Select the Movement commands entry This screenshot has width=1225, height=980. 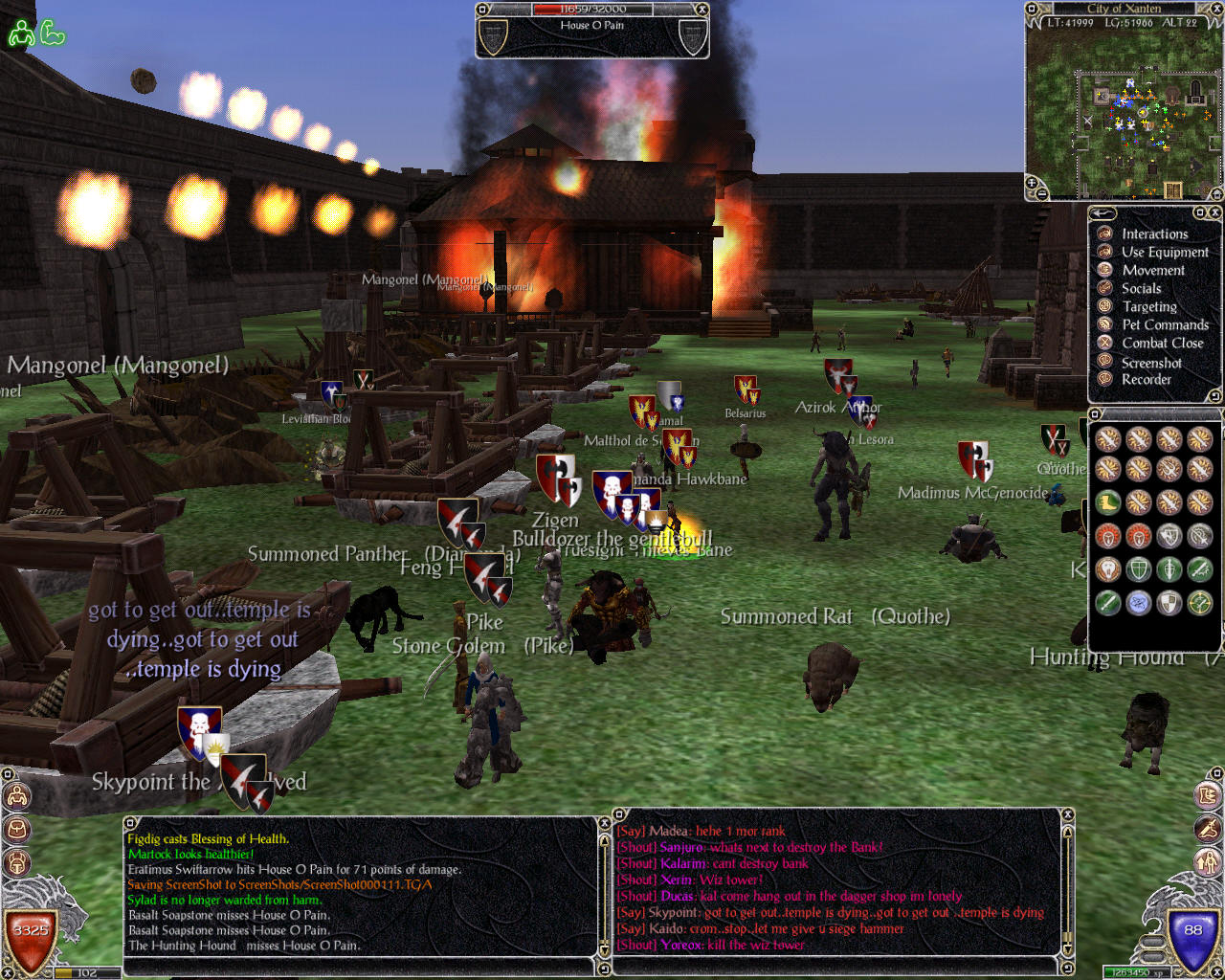[1153, 270]
